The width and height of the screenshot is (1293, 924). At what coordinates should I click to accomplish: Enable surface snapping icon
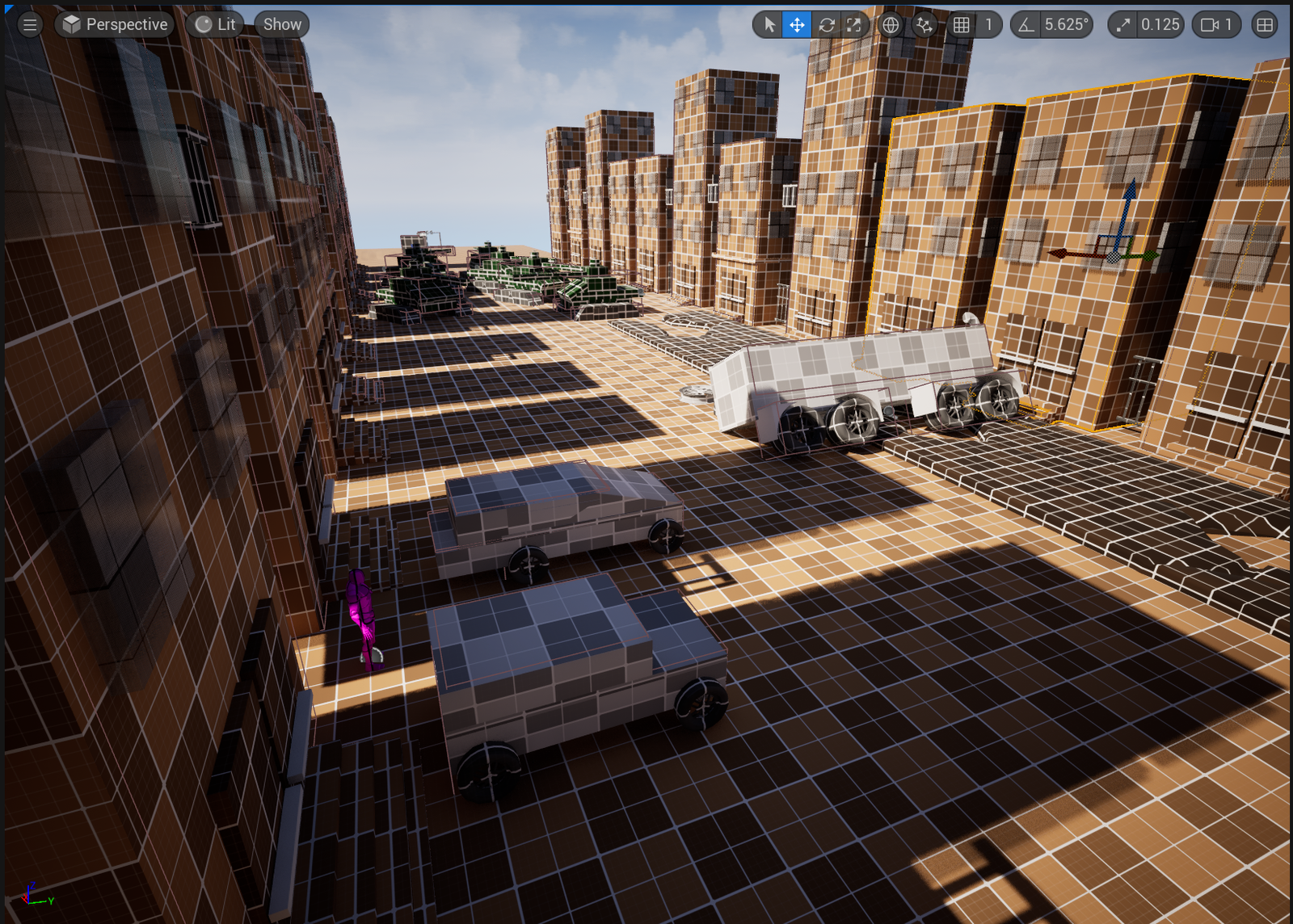coord(924,24)
